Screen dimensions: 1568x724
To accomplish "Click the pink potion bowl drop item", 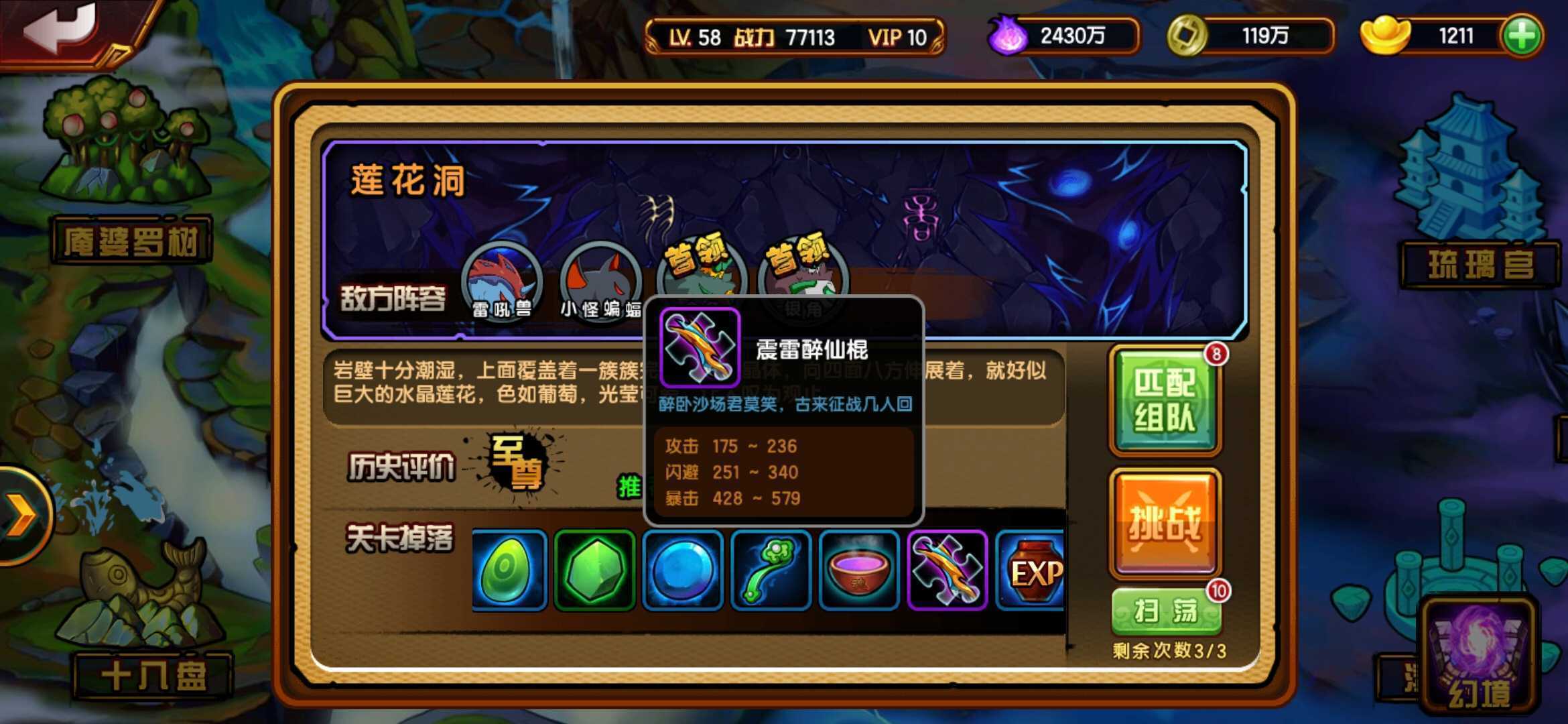I will pos(858,570).
